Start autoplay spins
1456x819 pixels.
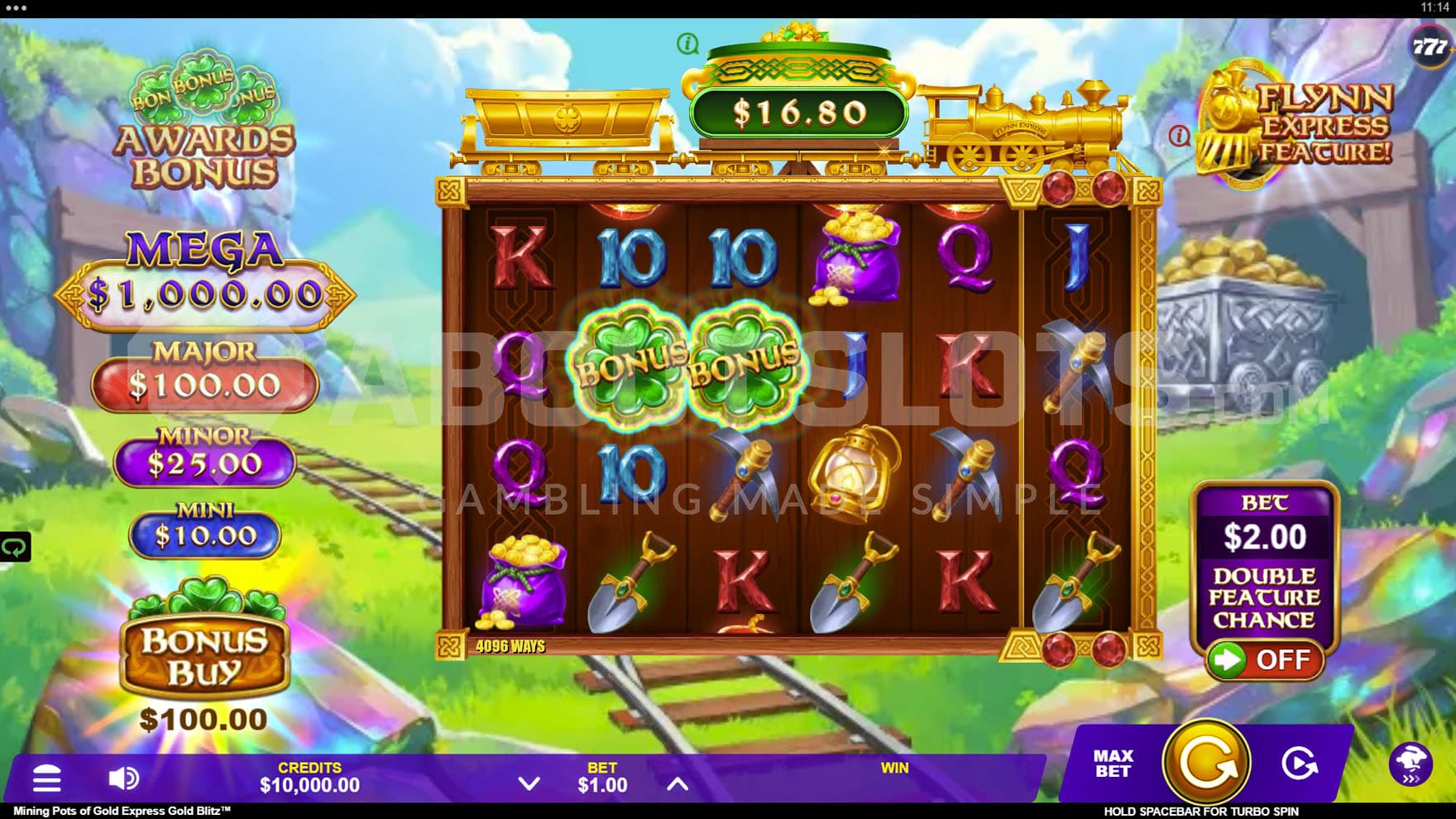coord(1299,764)
